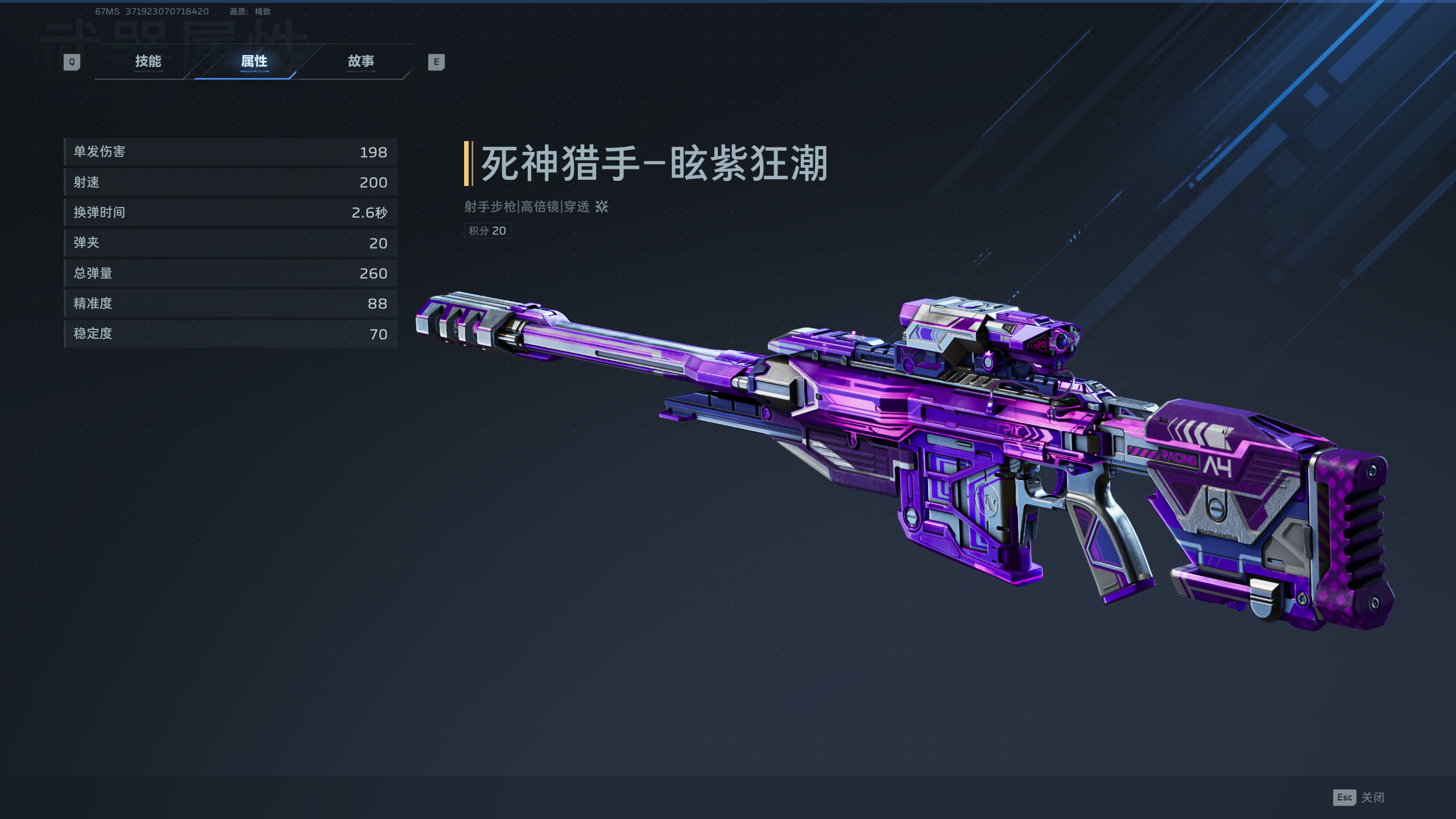
Task: Open the 画质 精致 quality indicator
Action: click(249, 11)
